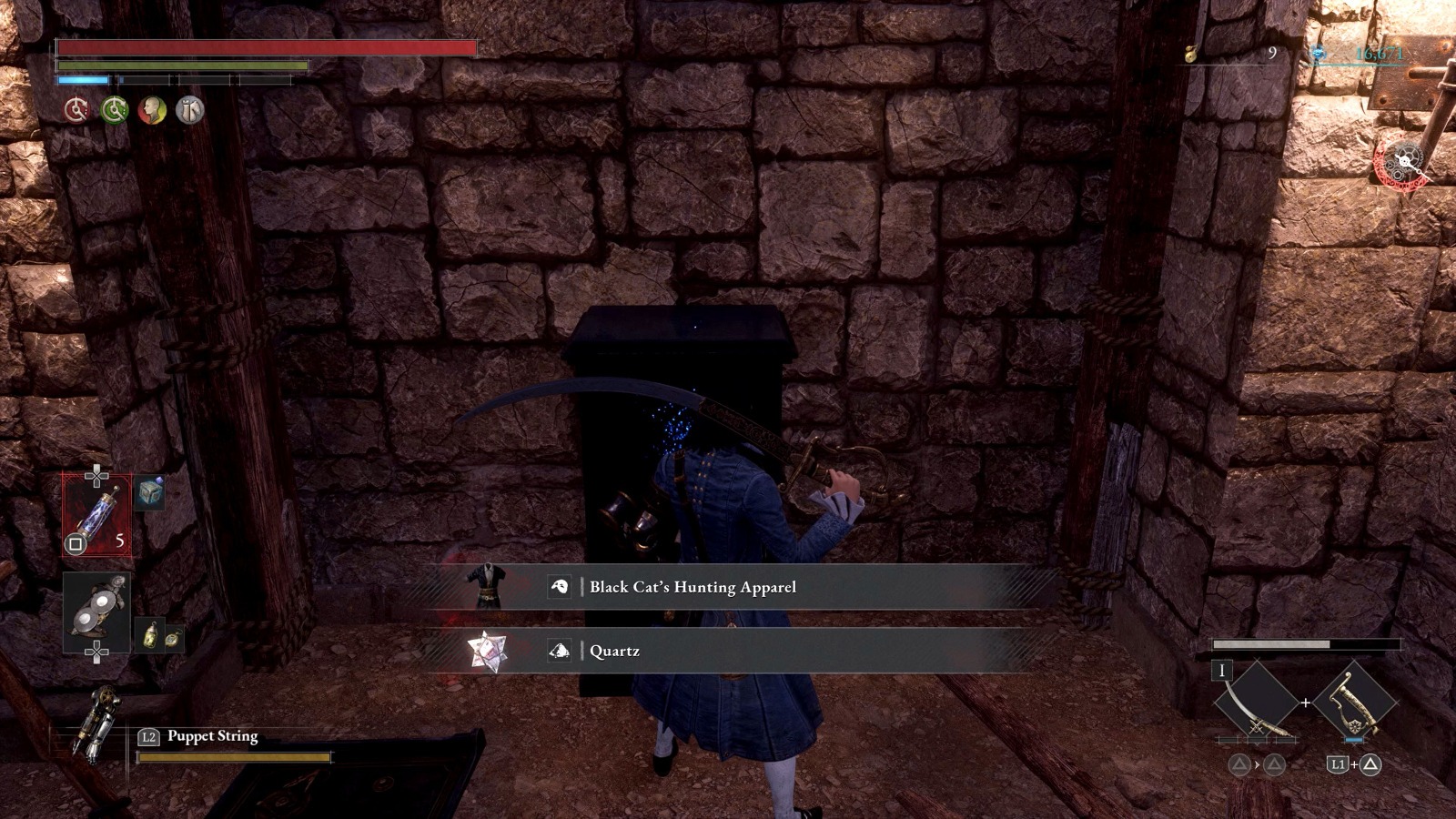Open the Black Cat's Hunting Apparel pickup notice
This screenshot has width=1456, height=819.
[692, 587]
